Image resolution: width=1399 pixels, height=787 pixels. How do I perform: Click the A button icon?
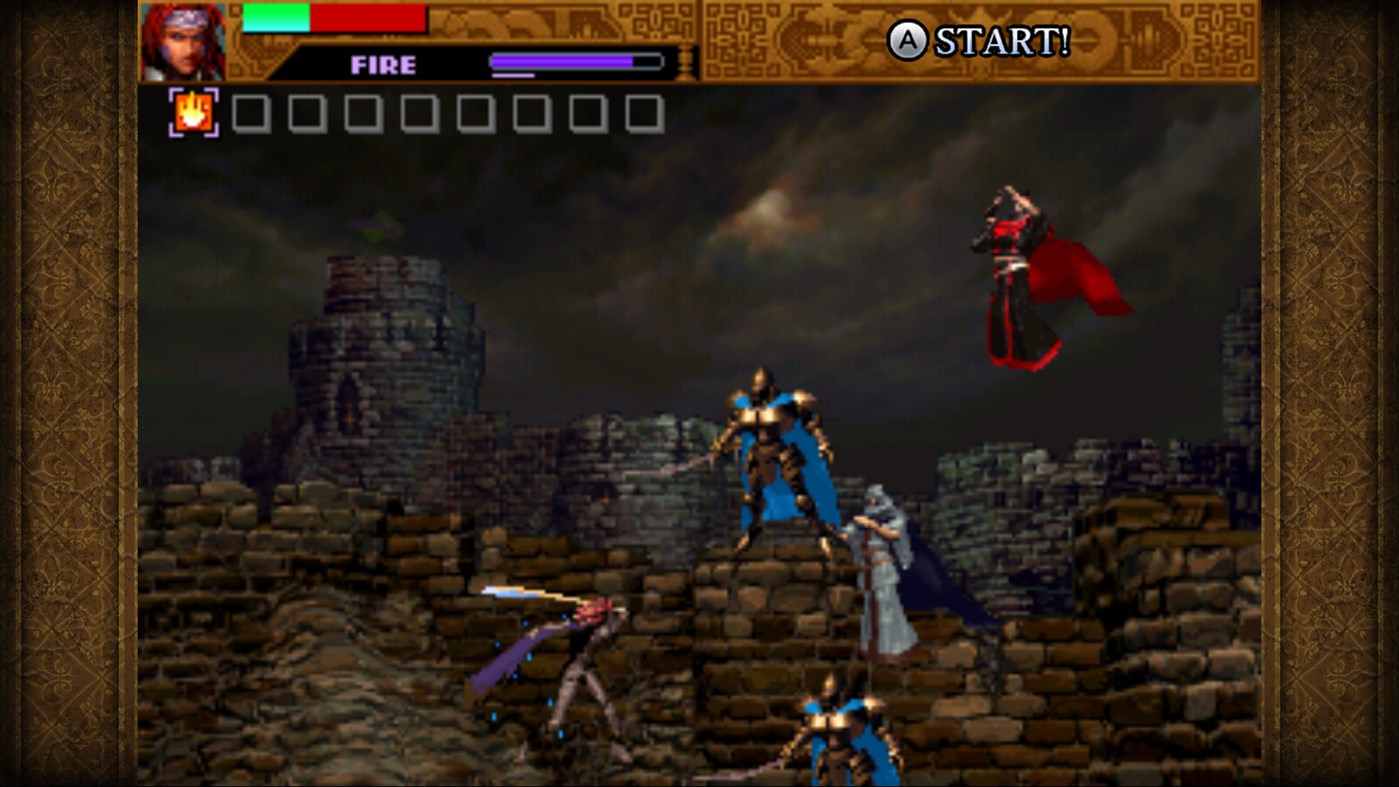[x=908, y=42]
